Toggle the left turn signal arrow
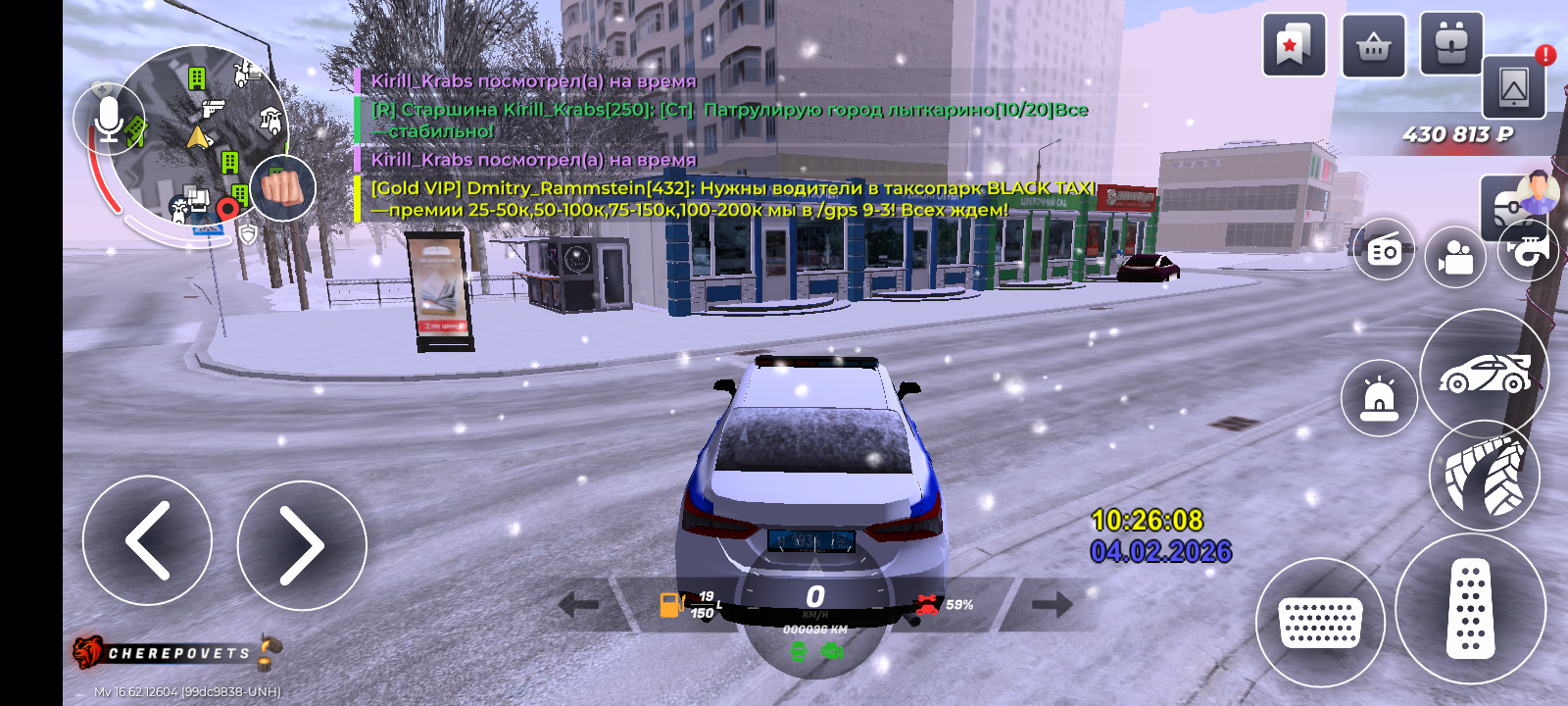This screenshot has width=1568, height=706. [578, 605]
